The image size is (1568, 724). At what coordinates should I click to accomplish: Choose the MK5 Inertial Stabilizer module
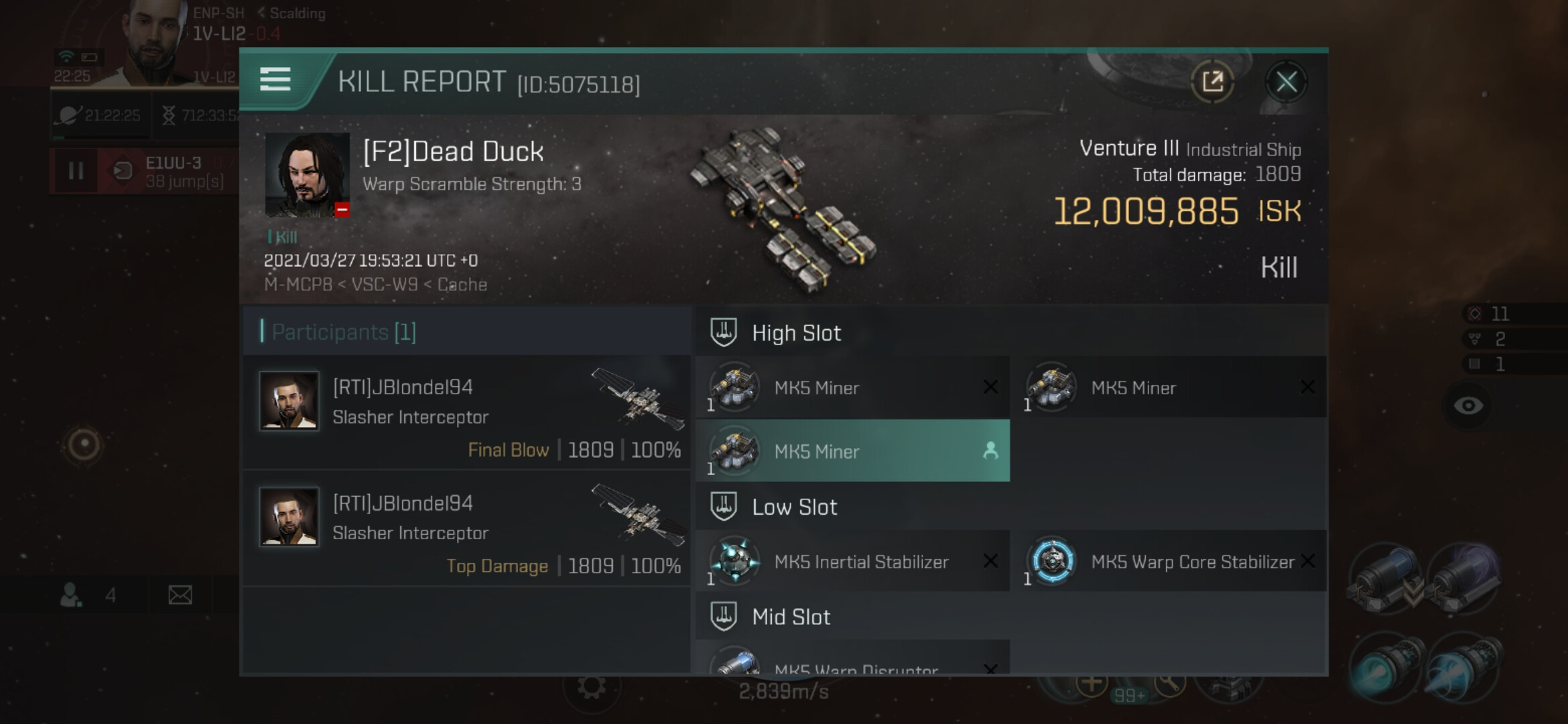coord(852,561)
